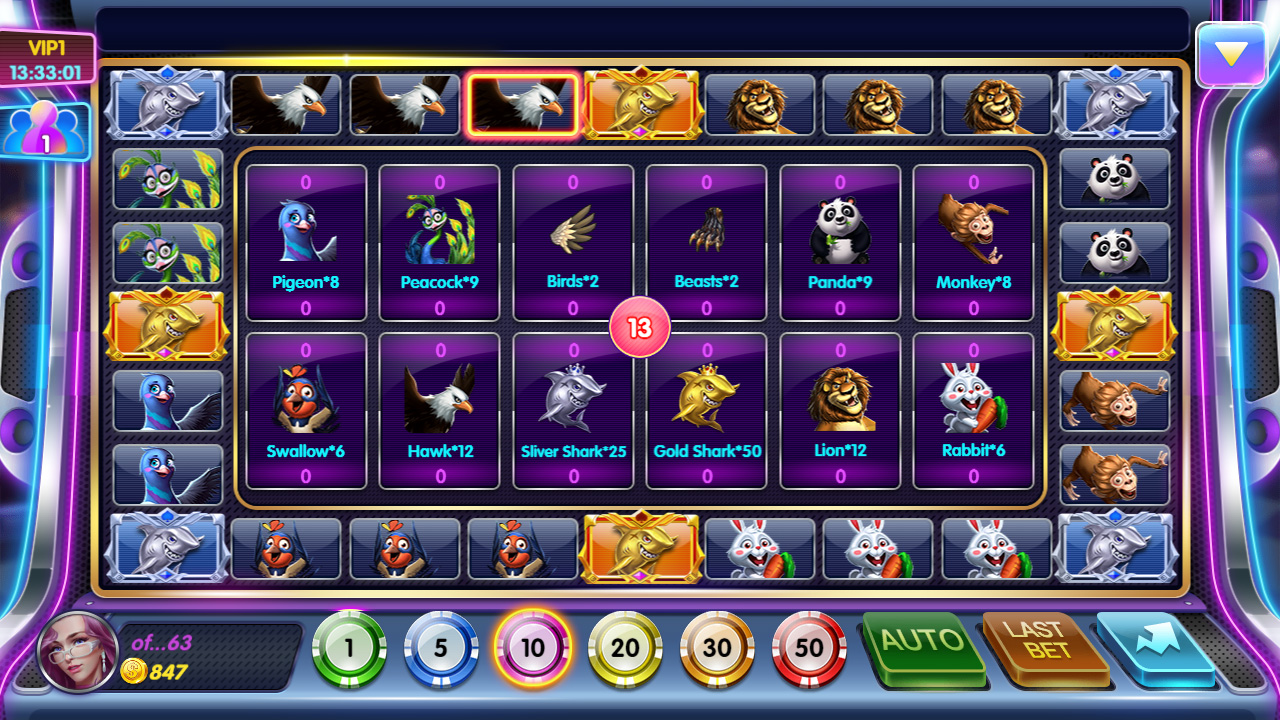The width and height of the screenshot is (1280, 720).
Task: Select the Birds*2 betting tile
Action: click(x=573, y=242)
